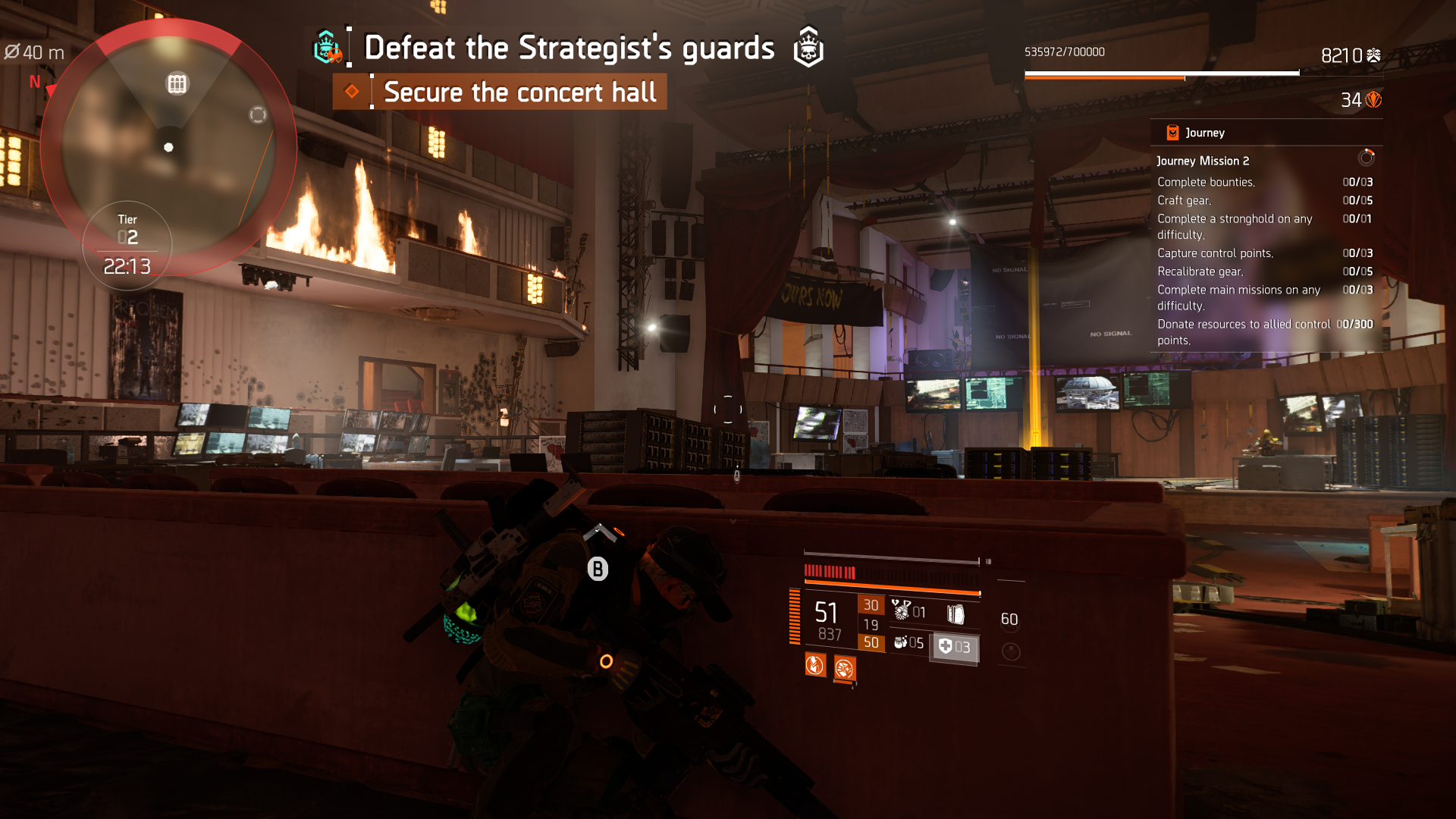This screenshot has height=819, width=1456.
Task: Click the skull shield icon beside objective
Action: point(808,47)
